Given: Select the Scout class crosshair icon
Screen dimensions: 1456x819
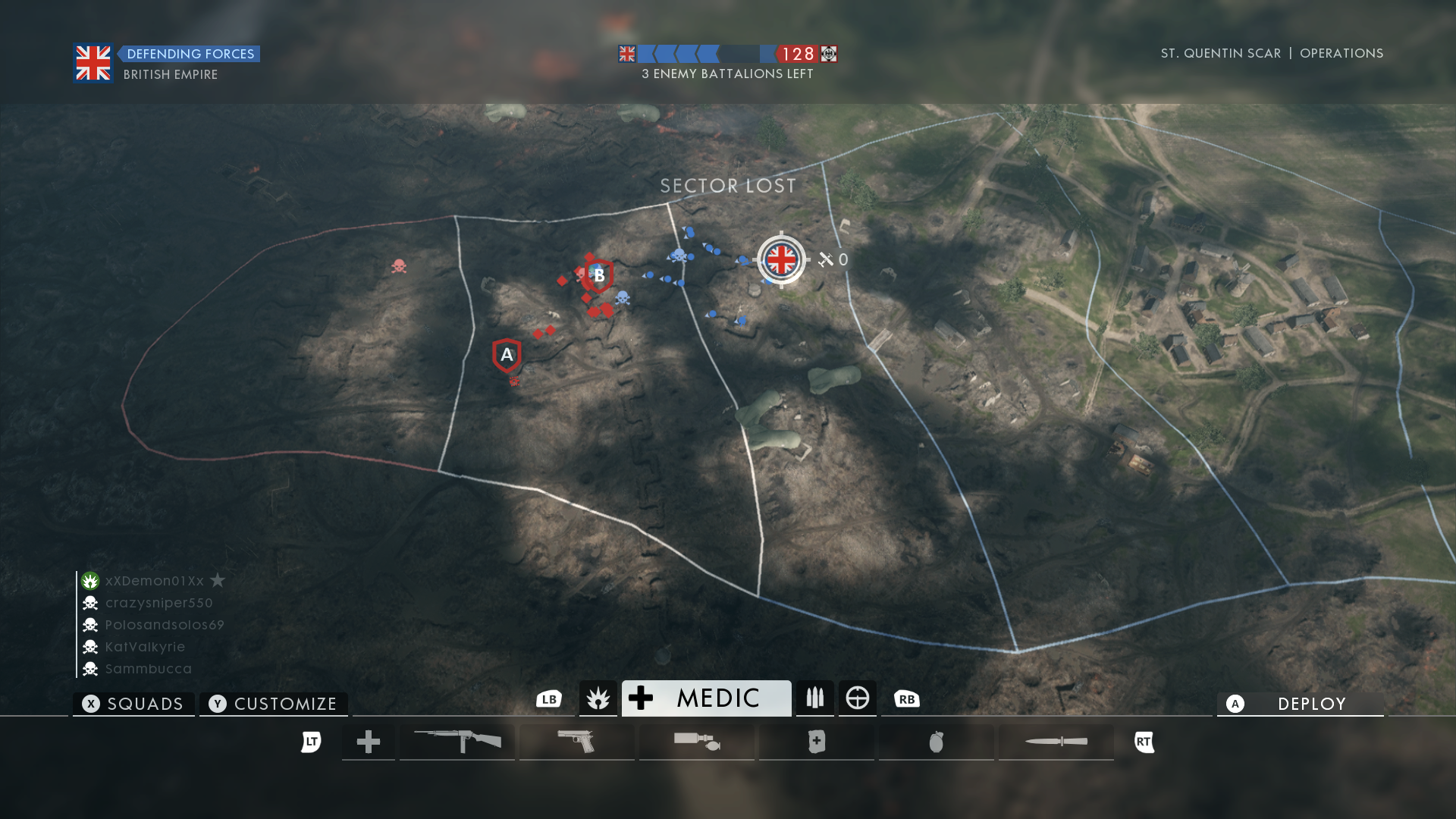Looking at the screenshot, I should (x=858, y=698).
